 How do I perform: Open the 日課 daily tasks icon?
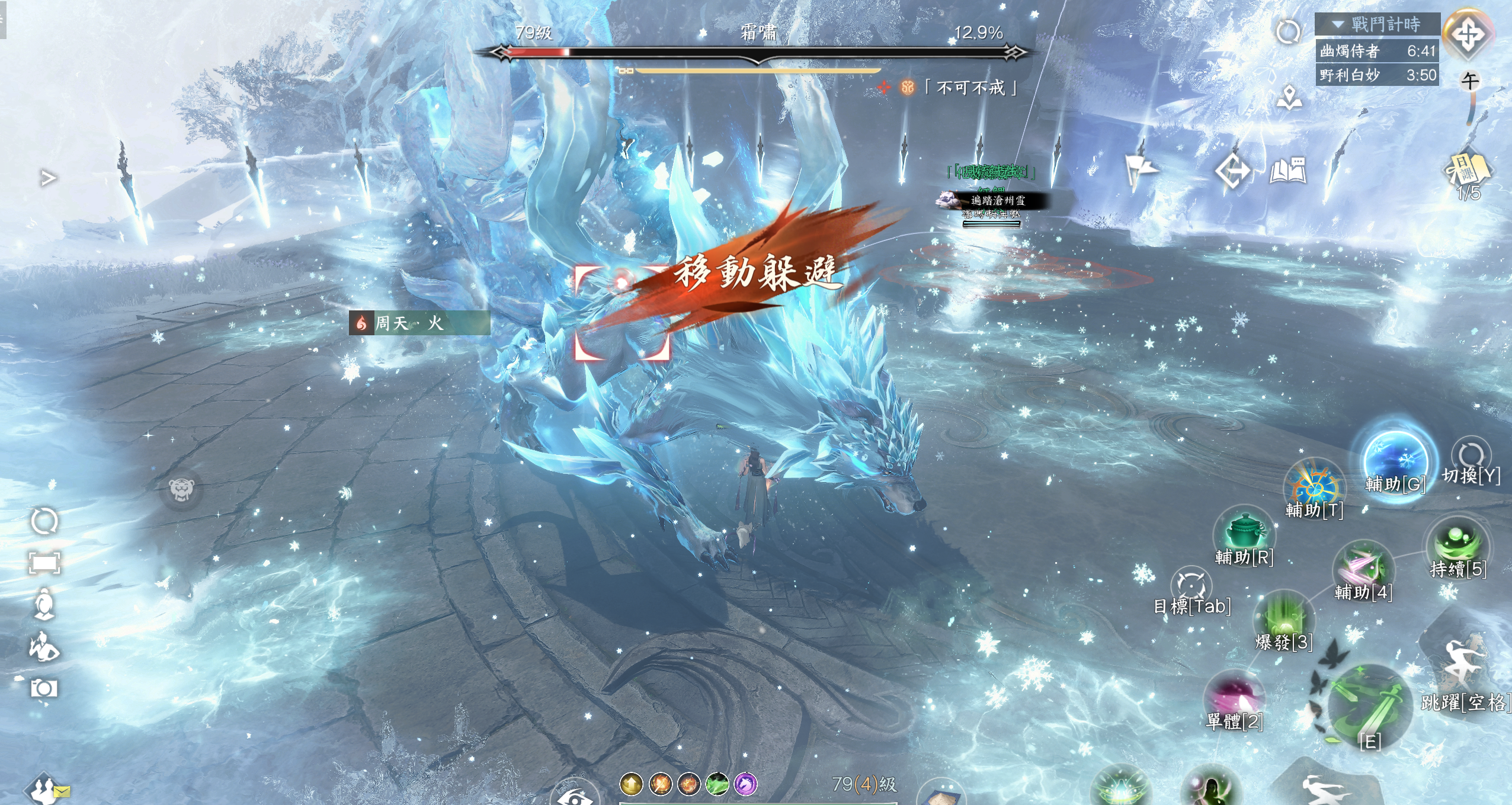[1468, 171]
